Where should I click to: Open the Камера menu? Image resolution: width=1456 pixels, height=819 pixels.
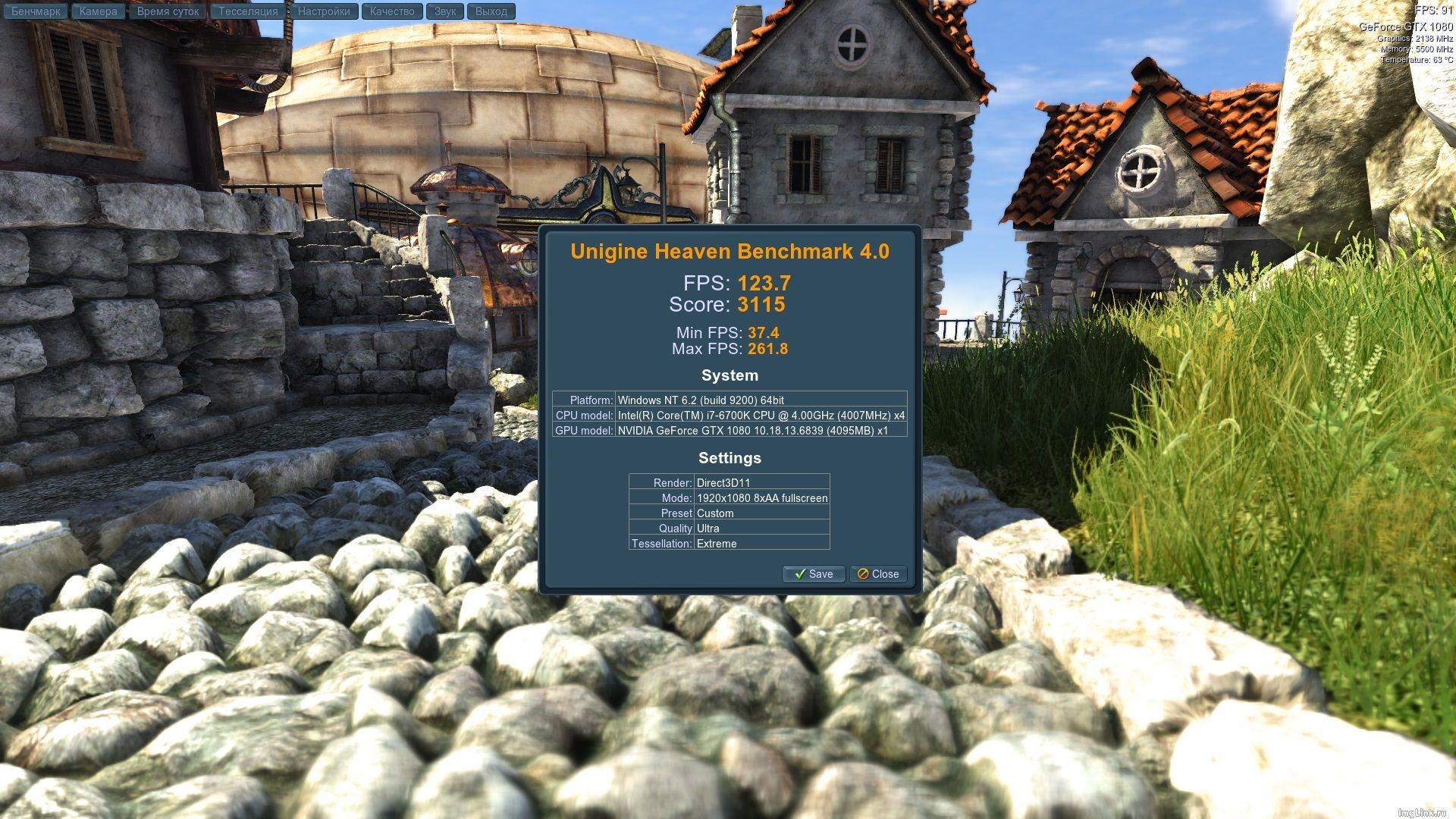(x=99, y=11)
